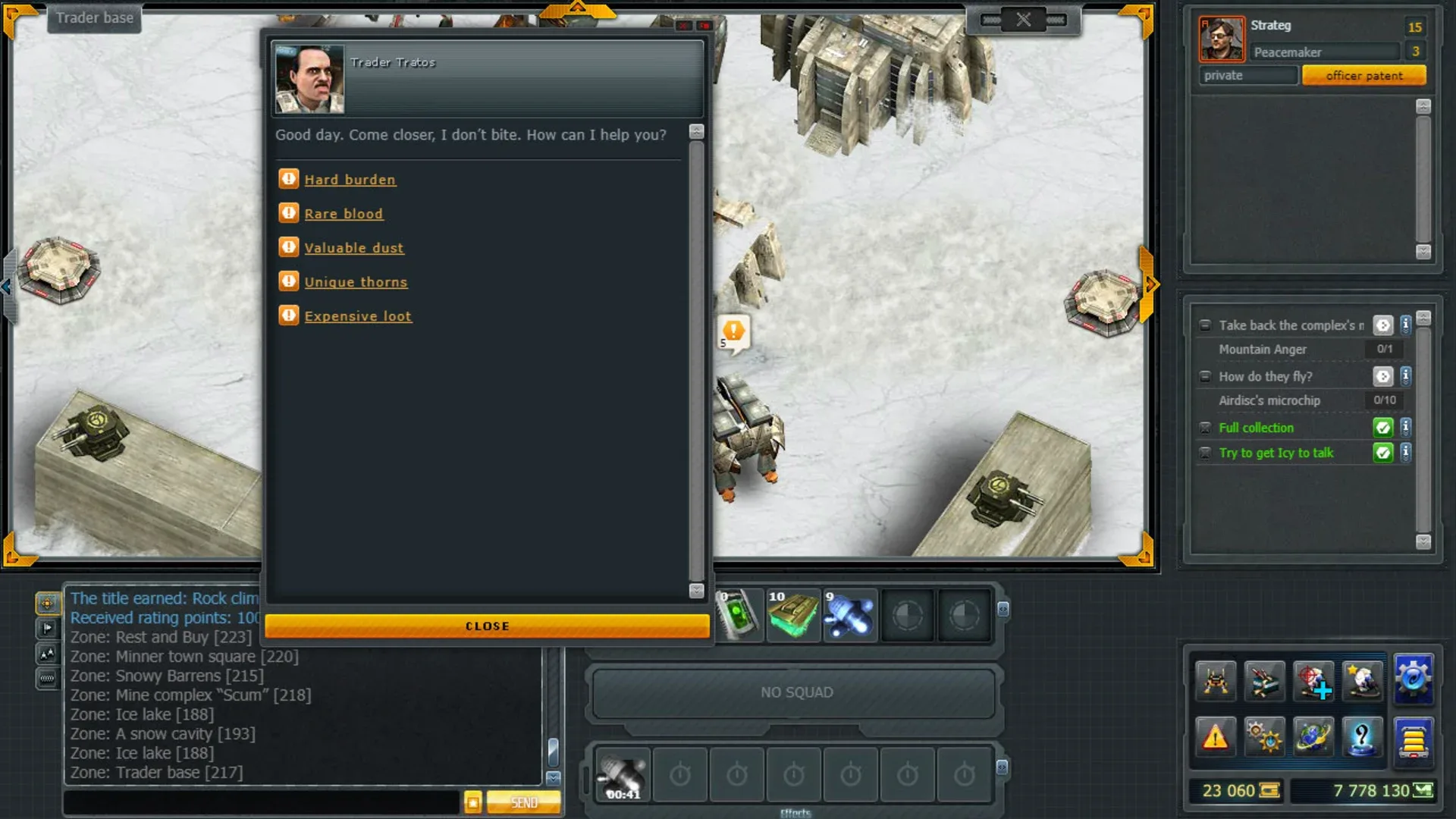This screenshot has width=1456, height=819.
Task: Open the gears update icon
Action: pyautogui.click(x=1263, y=736)
